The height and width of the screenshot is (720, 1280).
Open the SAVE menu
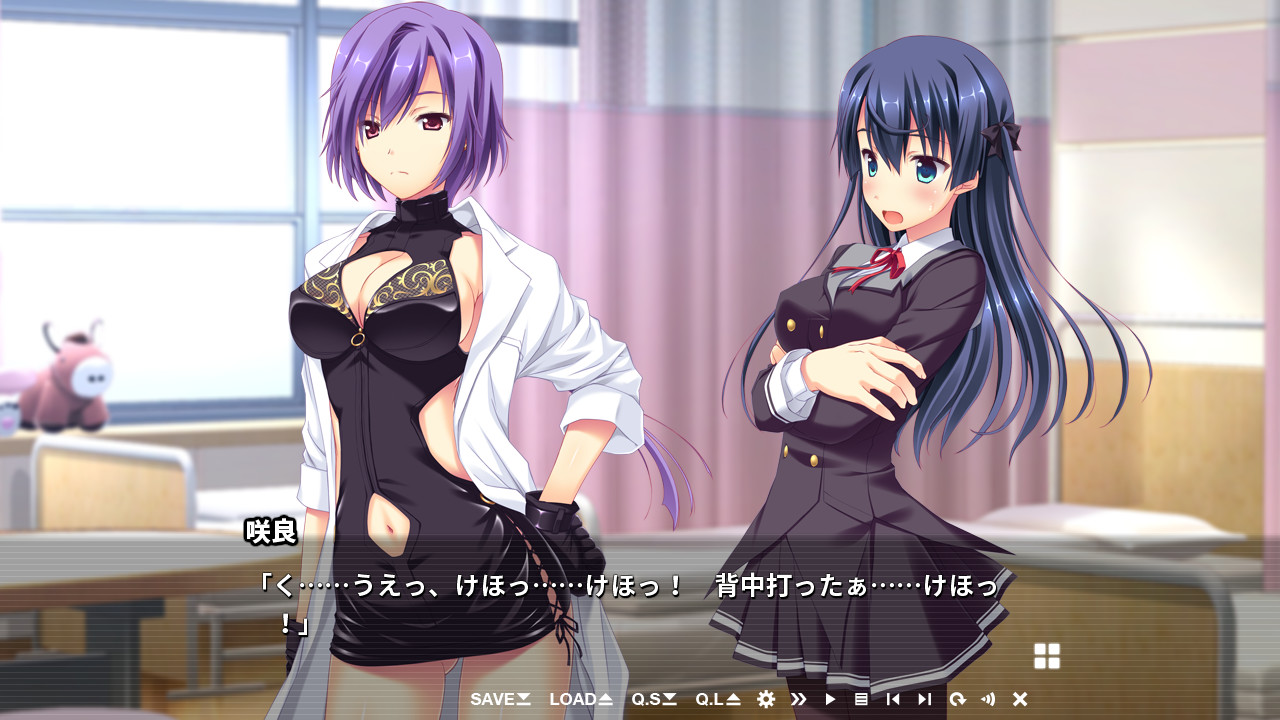click(500, 699)
